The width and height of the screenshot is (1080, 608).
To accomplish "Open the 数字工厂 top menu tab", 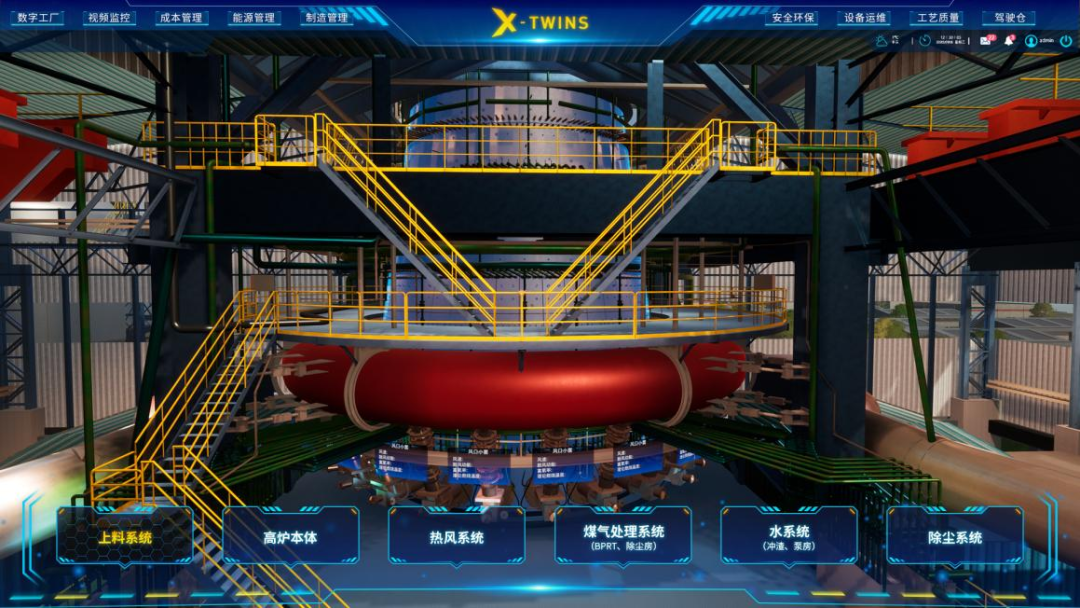I will pos(40,18).
